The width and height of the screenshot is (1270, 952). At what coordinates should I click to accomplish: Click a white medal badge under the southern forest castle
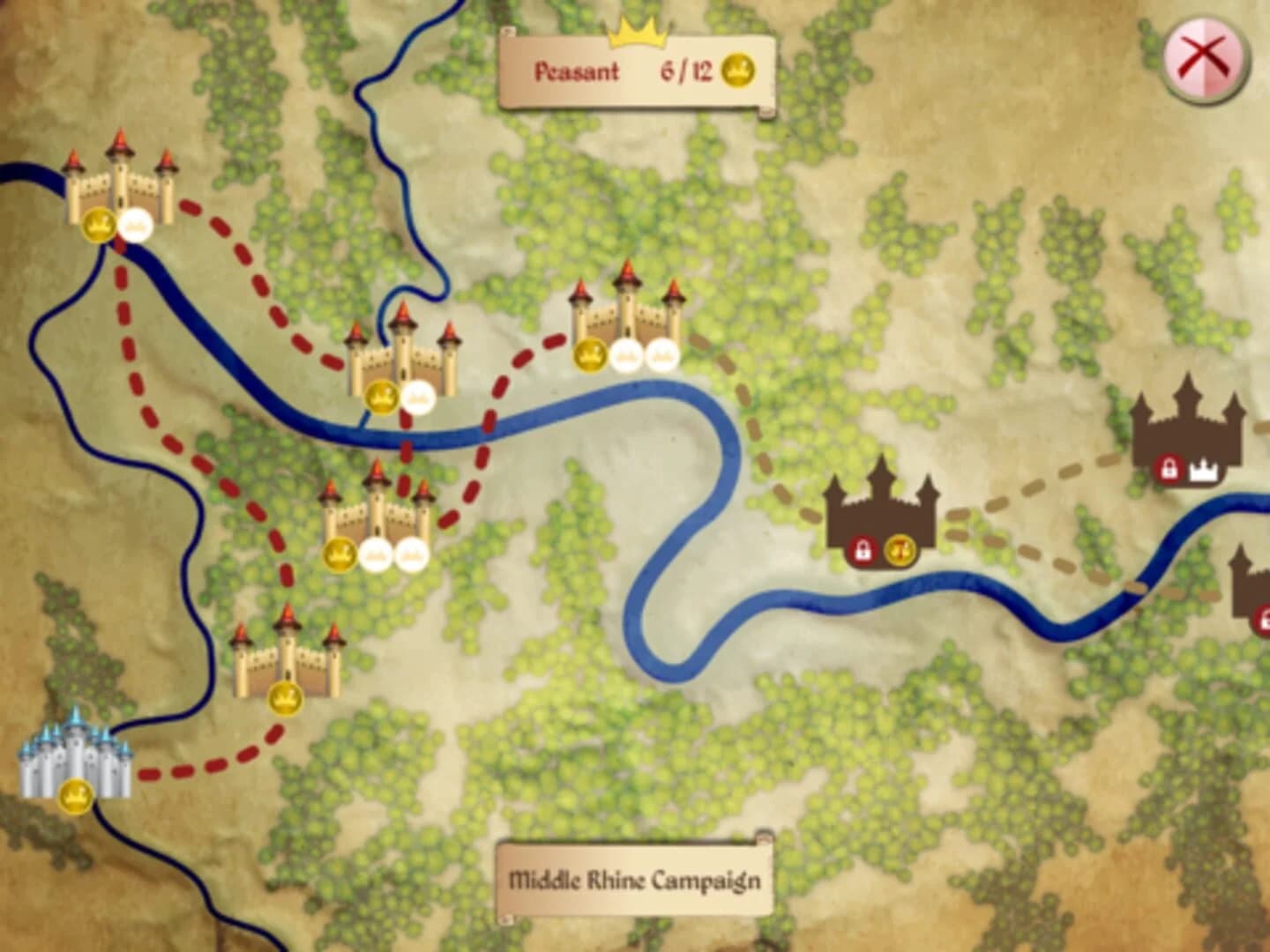click(375, 551)
